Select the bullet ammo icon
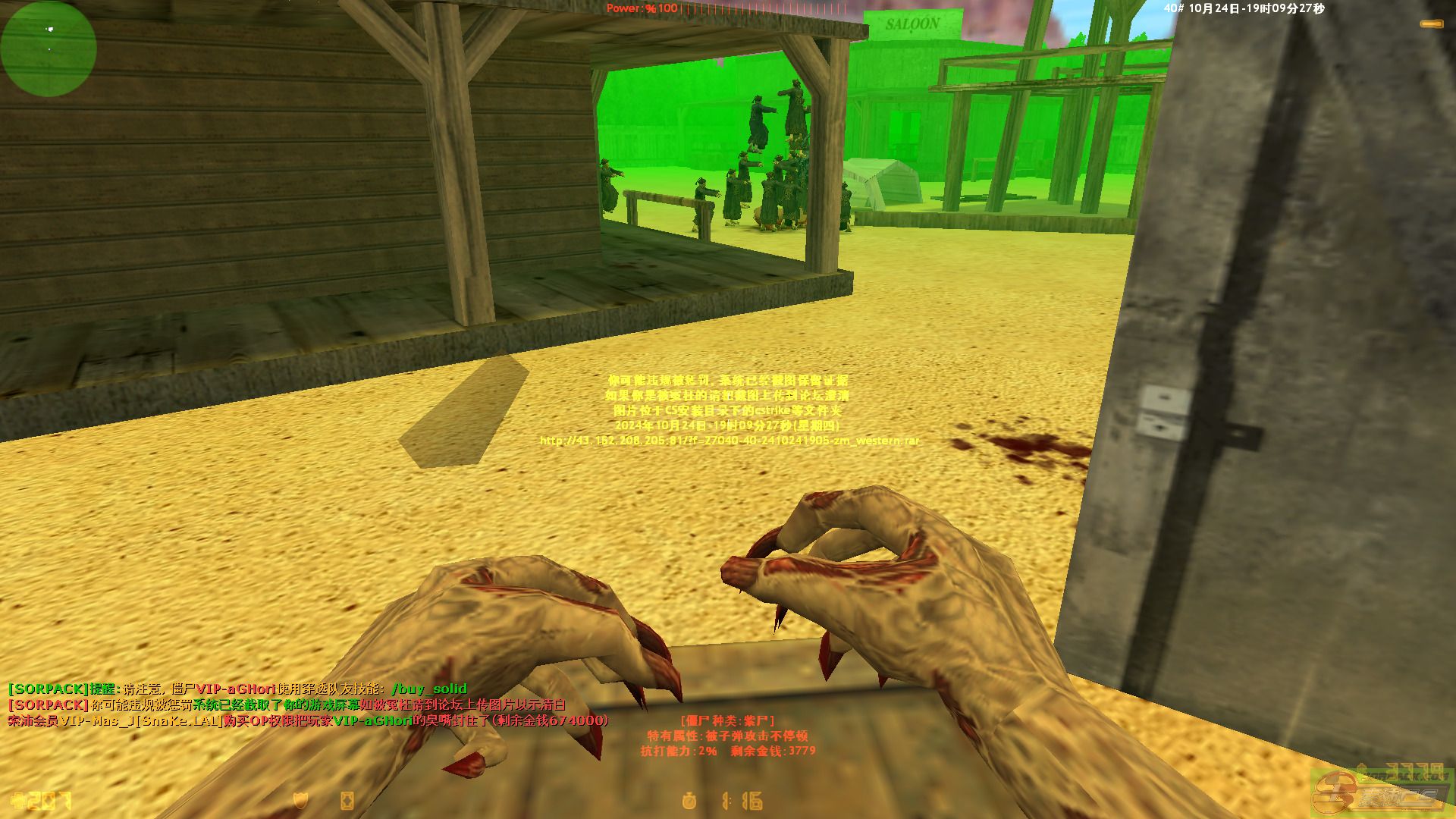 [1430, 24]
